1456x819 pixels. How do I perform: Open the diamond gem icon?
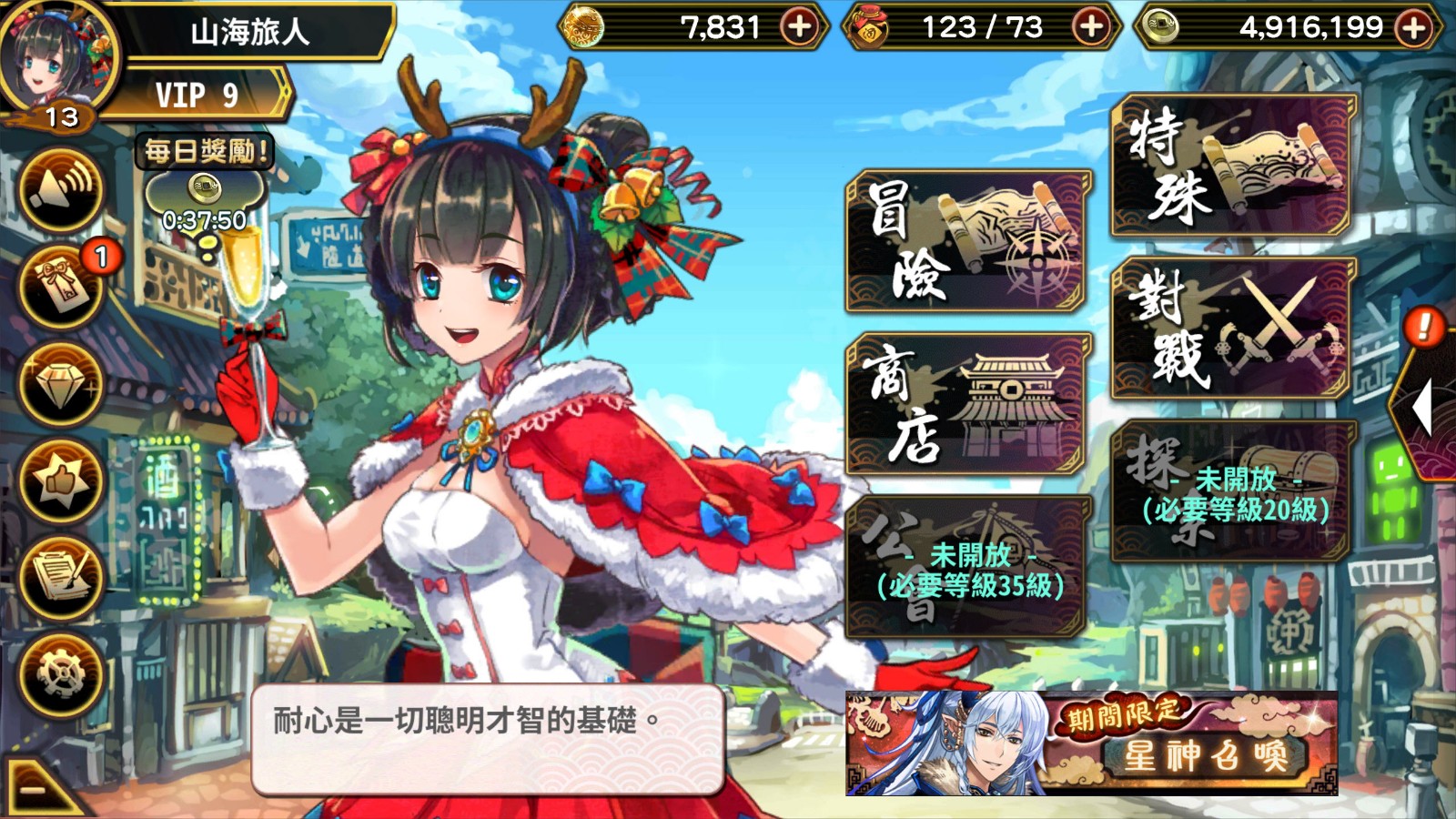(61, 385)
